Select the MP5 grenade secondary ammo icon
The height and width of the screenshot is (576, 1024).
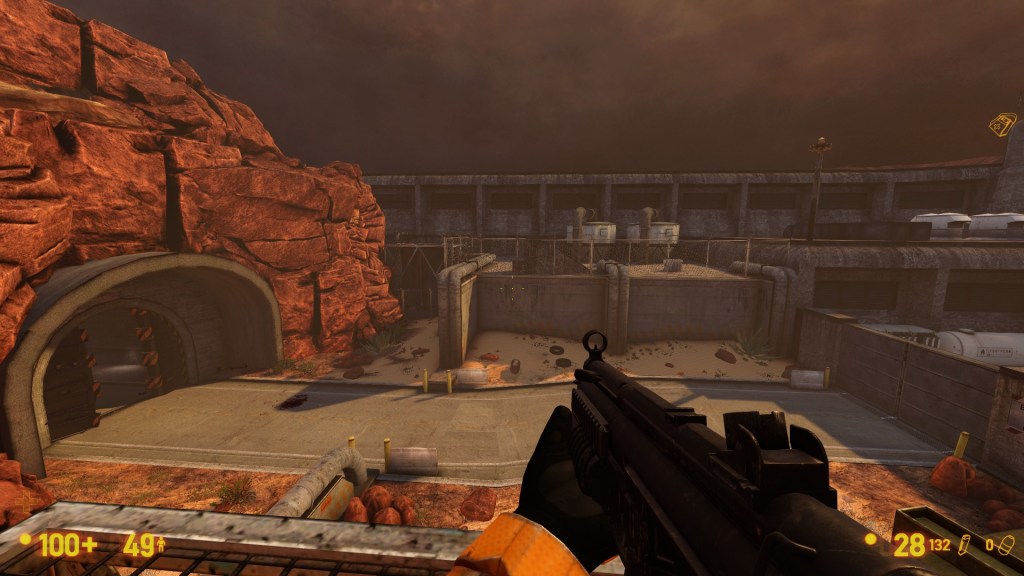click(x=1007, y=544)
